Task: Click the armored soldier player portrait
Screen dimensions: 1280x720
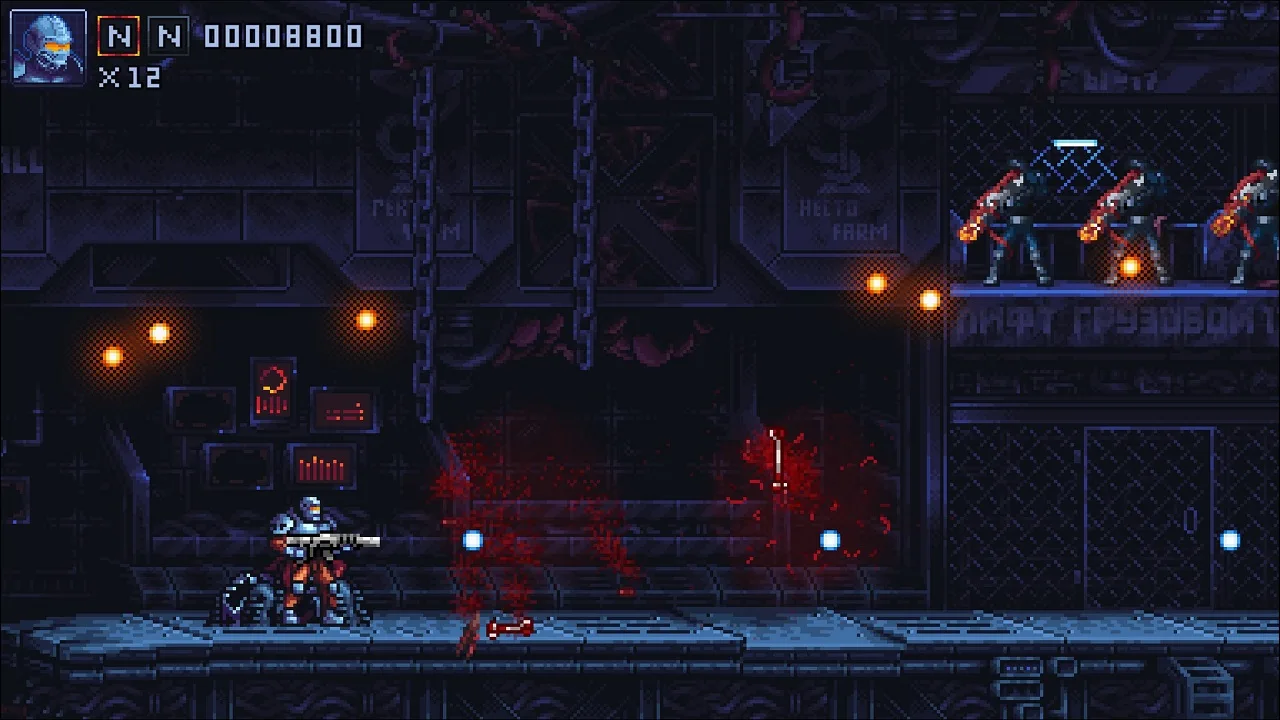Action: click(48, 46)
